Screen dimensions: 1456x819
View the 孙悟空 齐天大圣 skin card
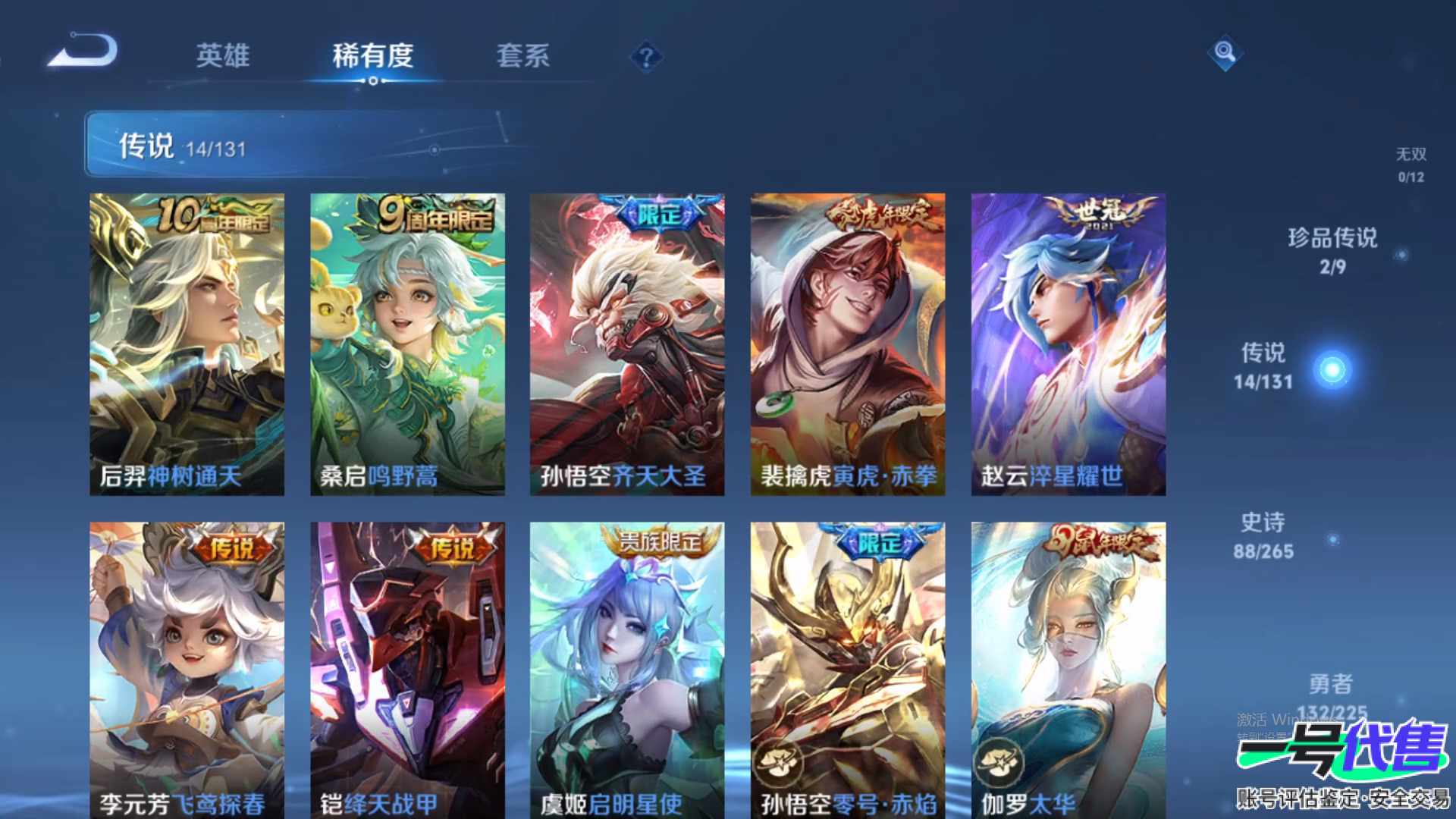627,344
